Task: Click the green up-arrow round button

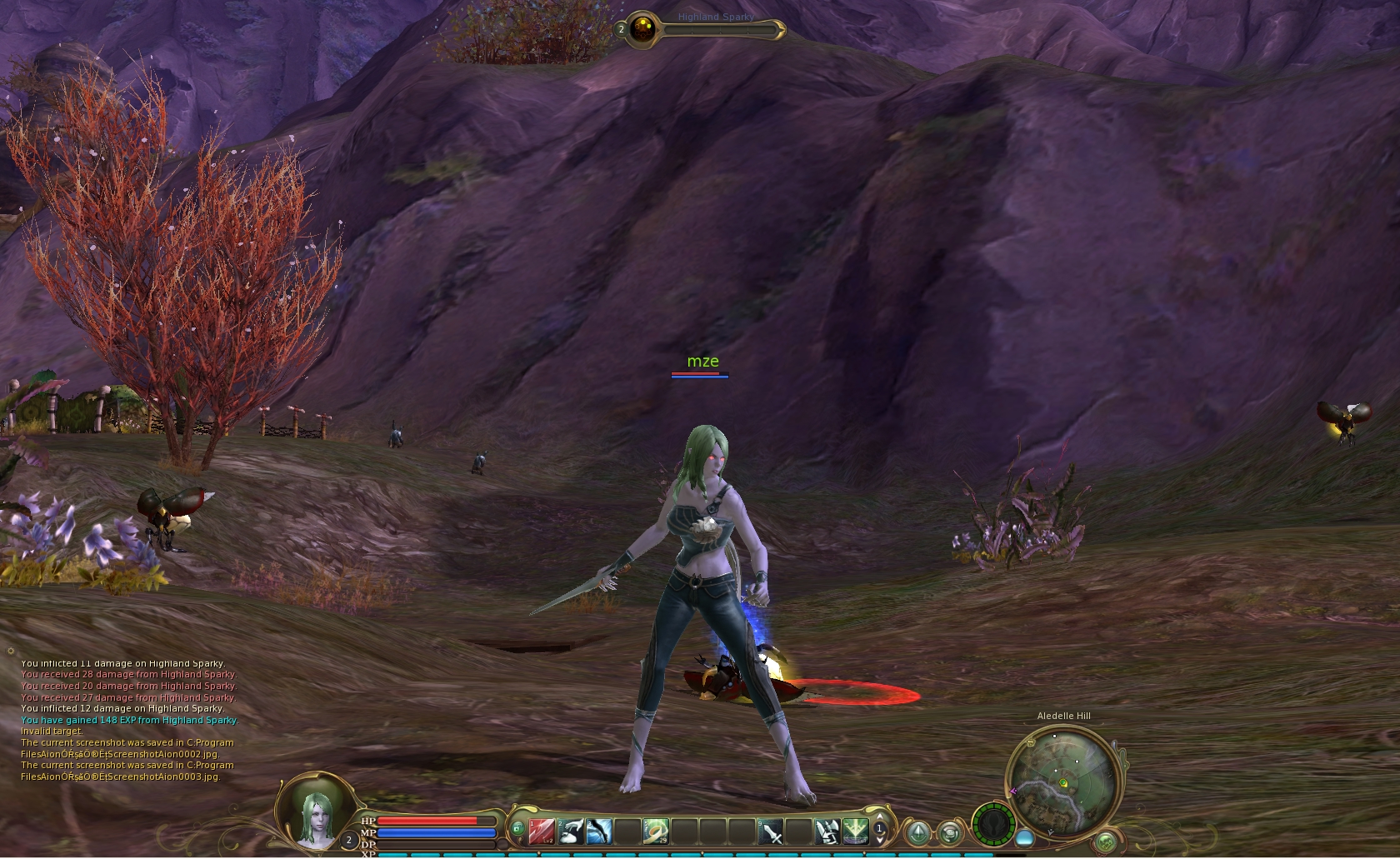Action: click(918, 832)
